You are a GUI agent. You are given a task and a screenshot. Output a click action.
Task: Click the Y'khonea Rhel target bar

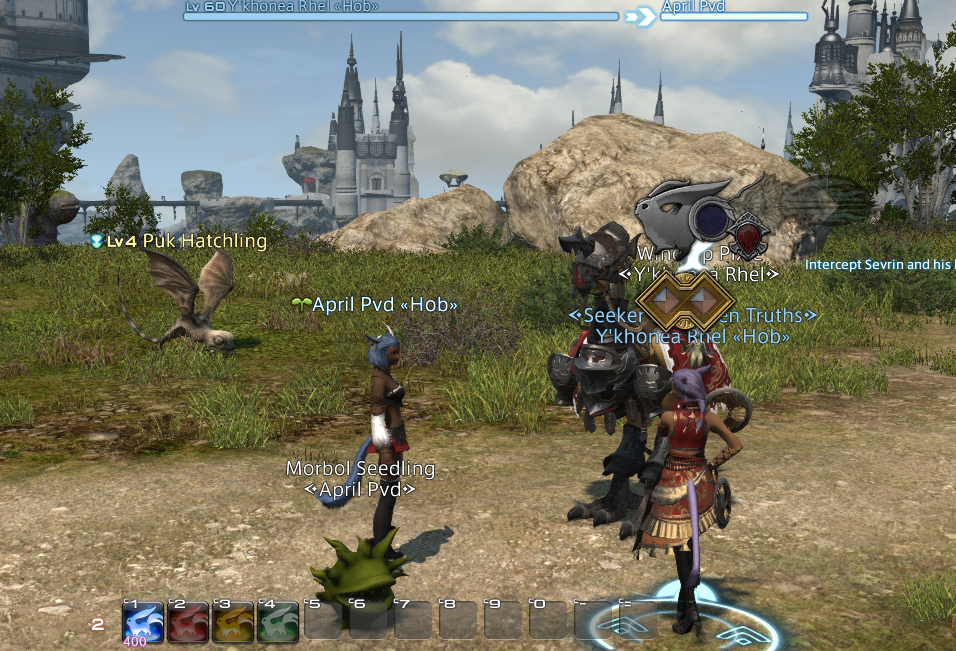pyautogui.click(x=401, y=16)
